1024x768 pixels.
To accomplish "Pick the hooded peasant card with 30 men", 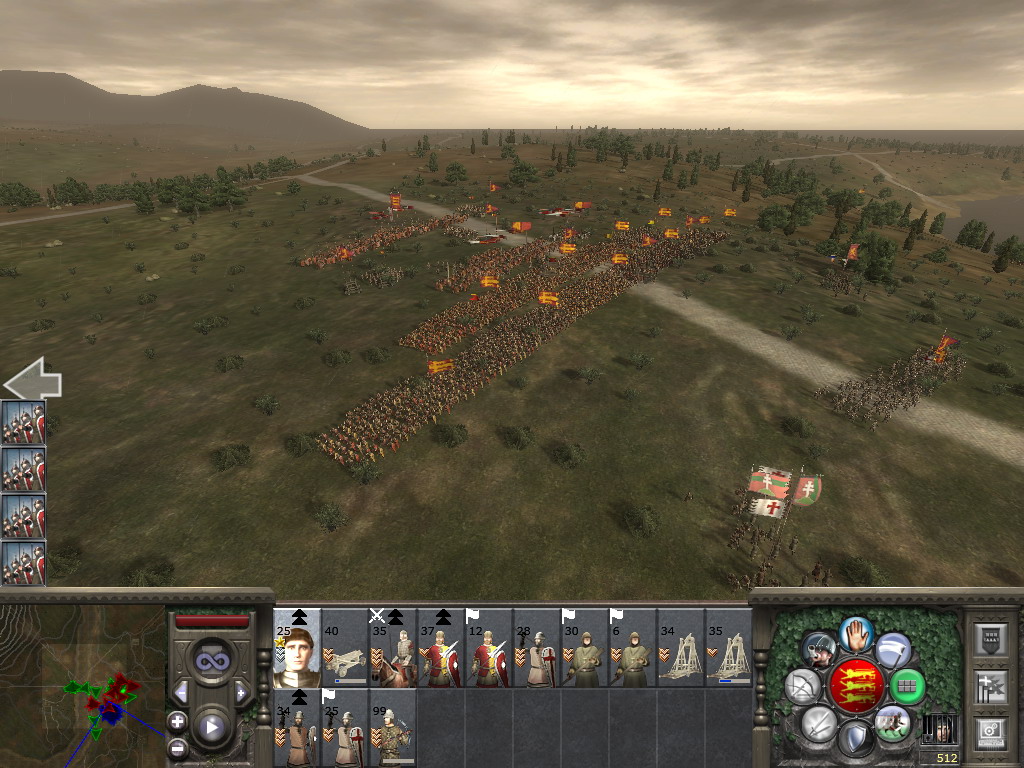I will (x=585, y=648).
